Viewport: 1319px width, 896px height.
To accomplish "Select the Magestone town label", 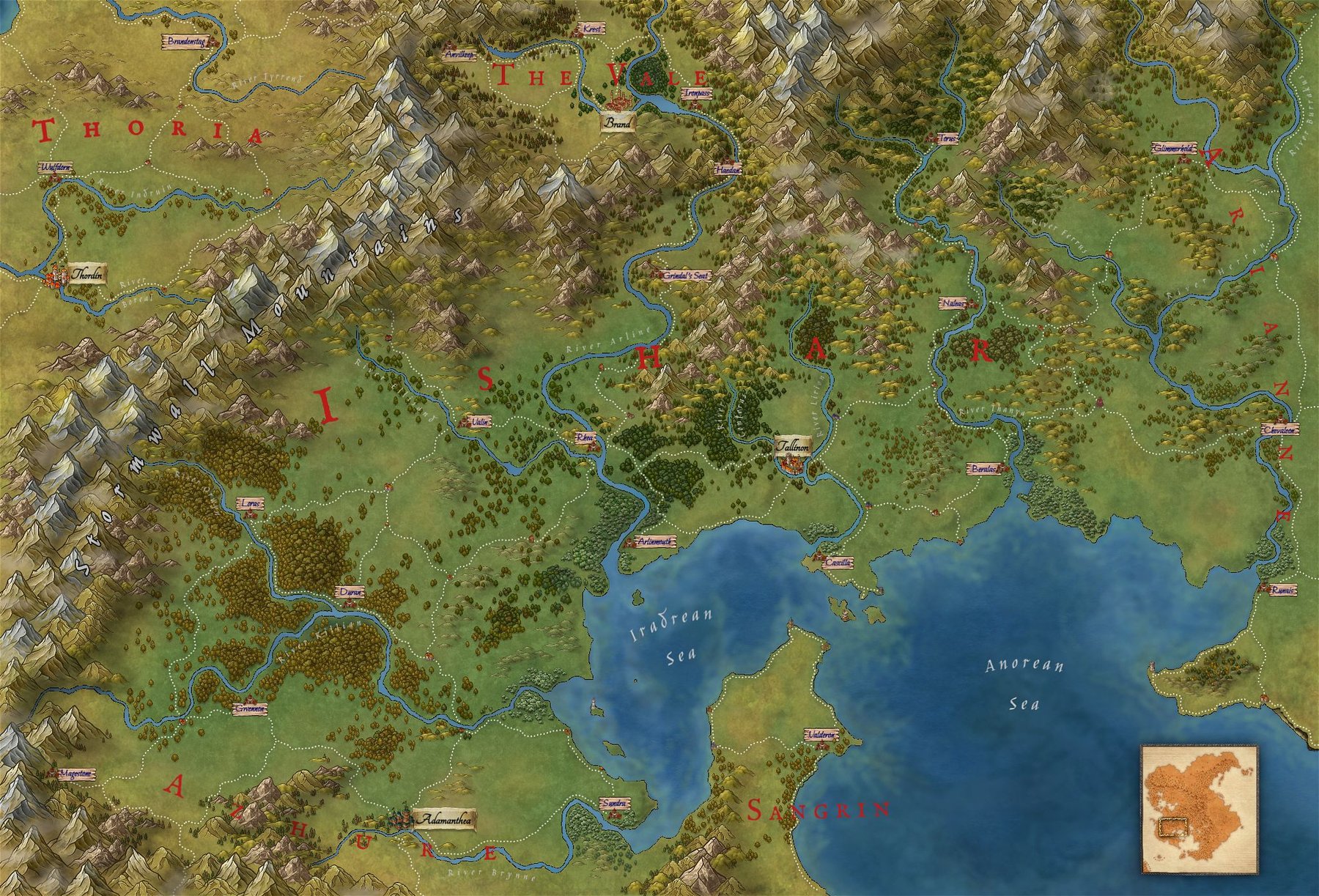I will click(75, 773).
